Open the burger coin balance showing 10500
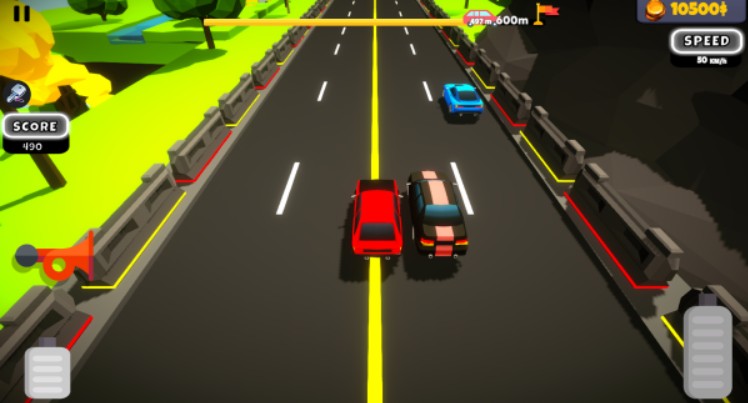This screenshot has width=748, height=403. tap(691, 10)
